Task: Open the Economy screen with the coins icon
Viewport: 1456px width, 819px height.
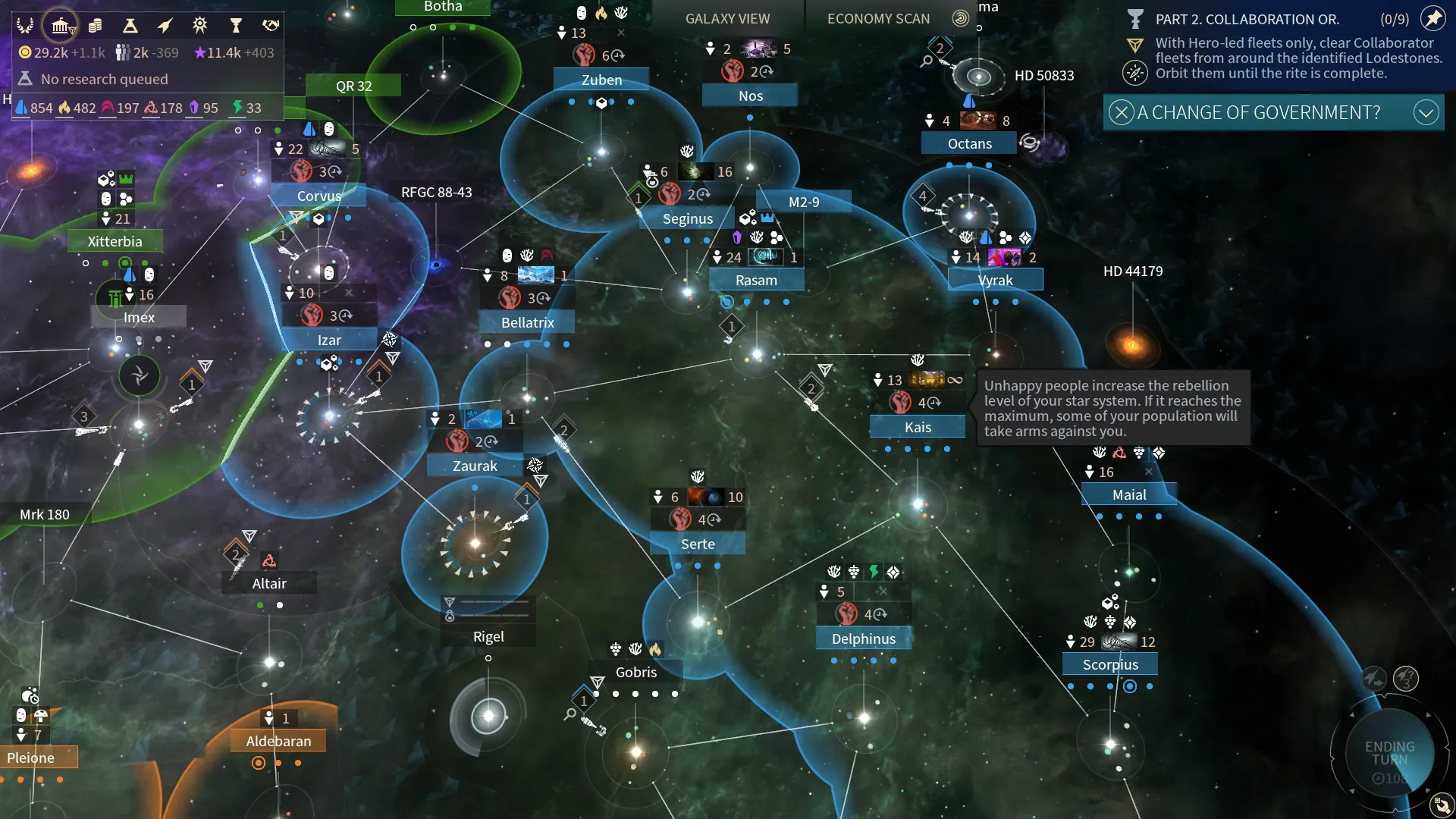Action: (95, 26)
